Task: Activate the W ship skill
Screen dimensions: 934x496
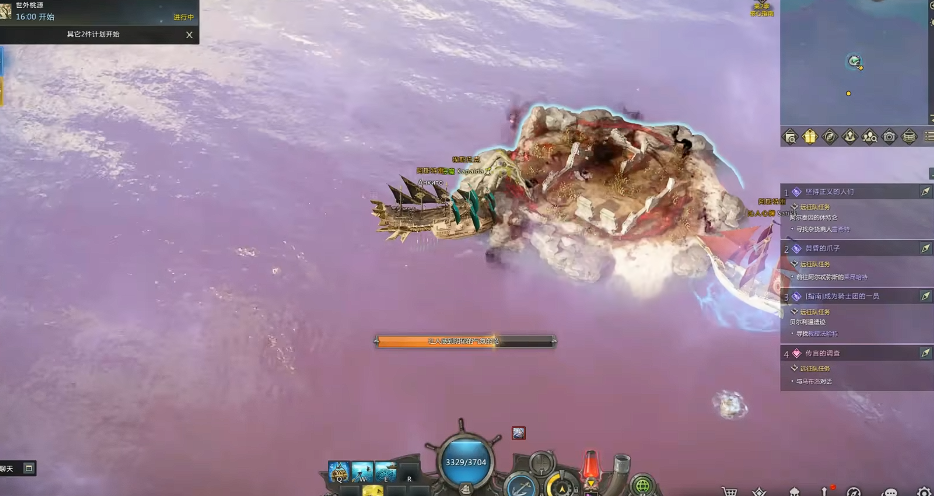Action: pos(362,471)
